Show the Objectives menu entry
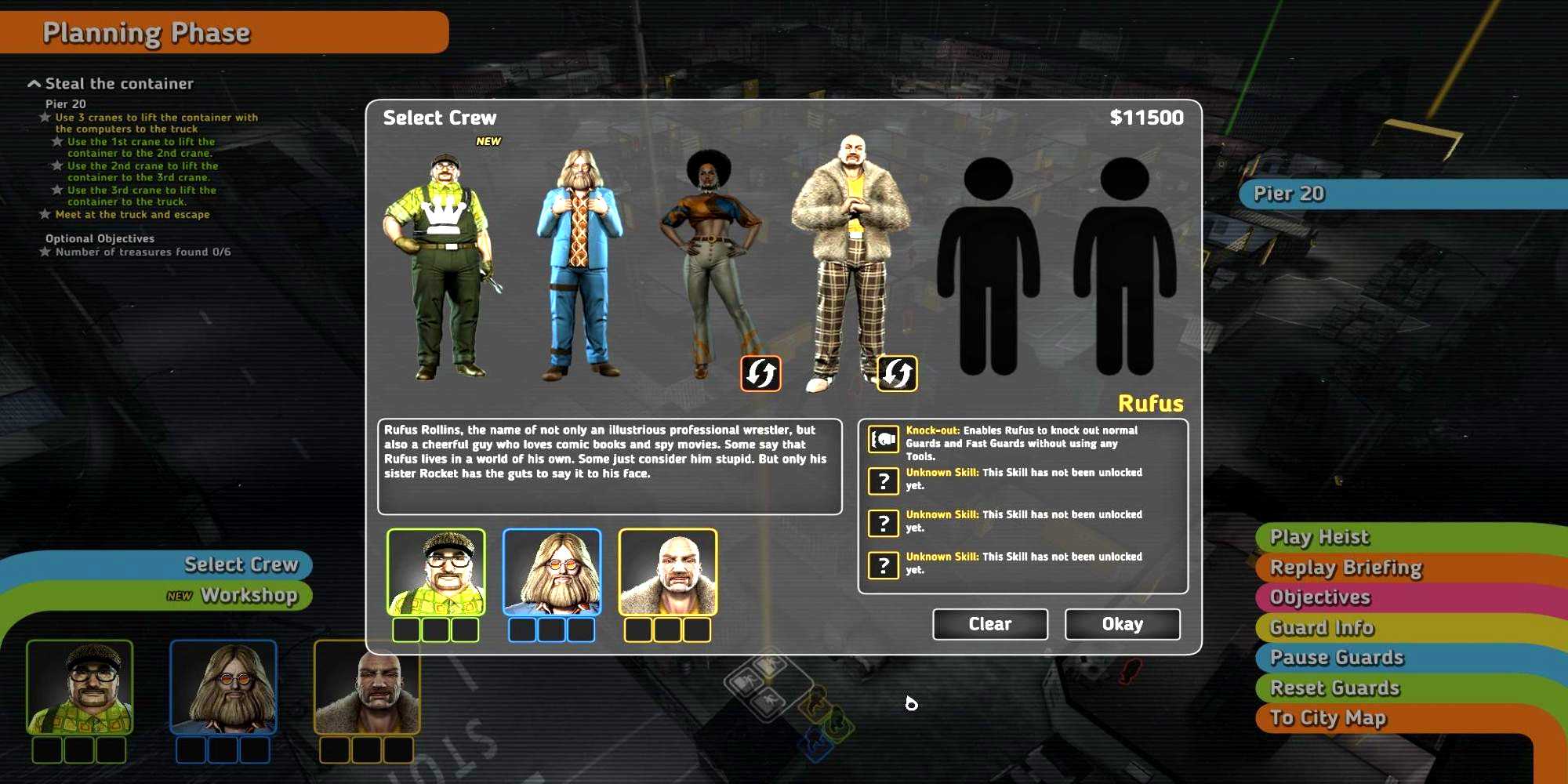This screenshot has width=1568, height=784. point(1320,597)
